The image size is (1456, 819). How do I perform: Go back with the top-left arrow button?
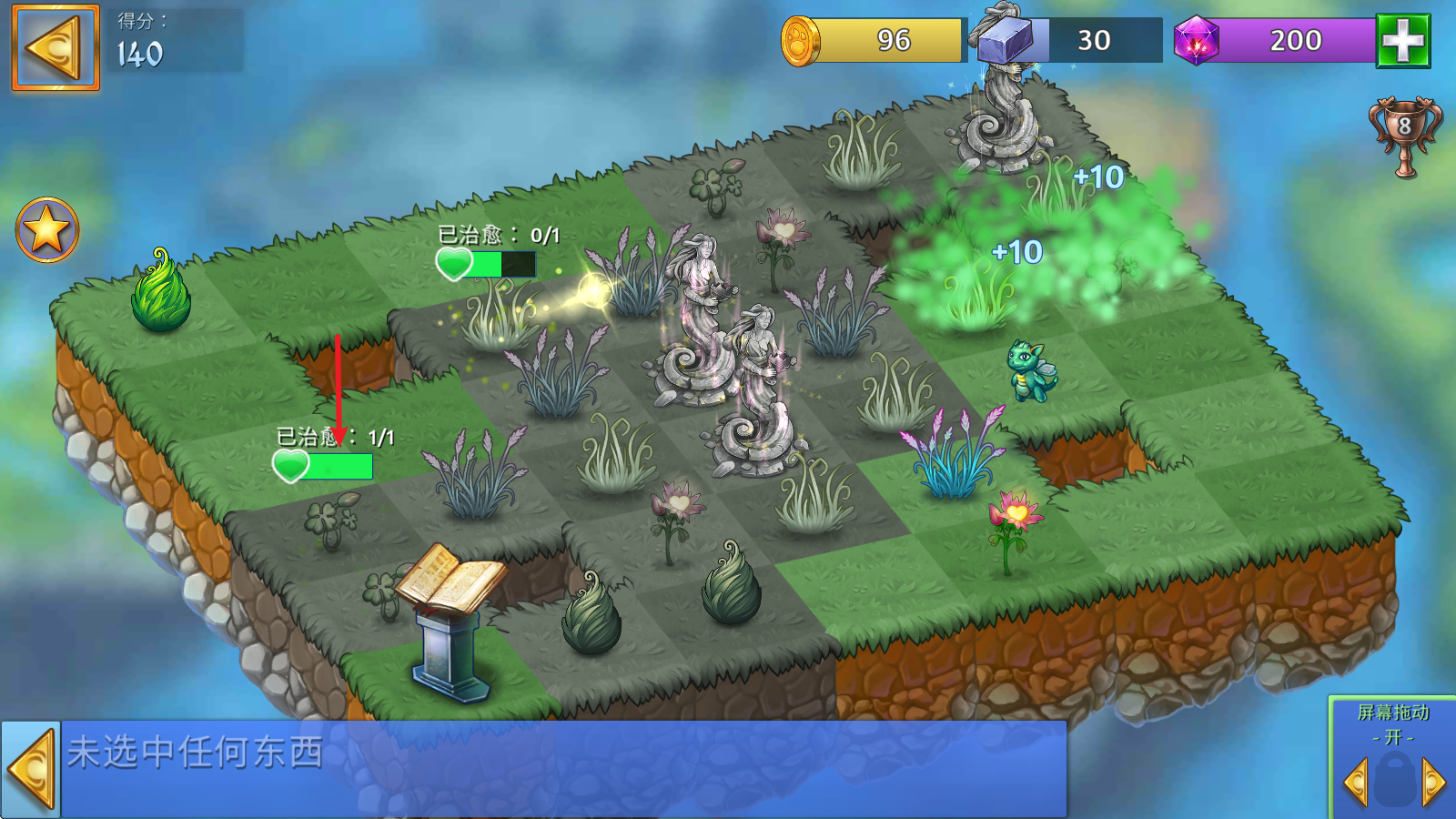pyautogui.click(x=55, y=47)
